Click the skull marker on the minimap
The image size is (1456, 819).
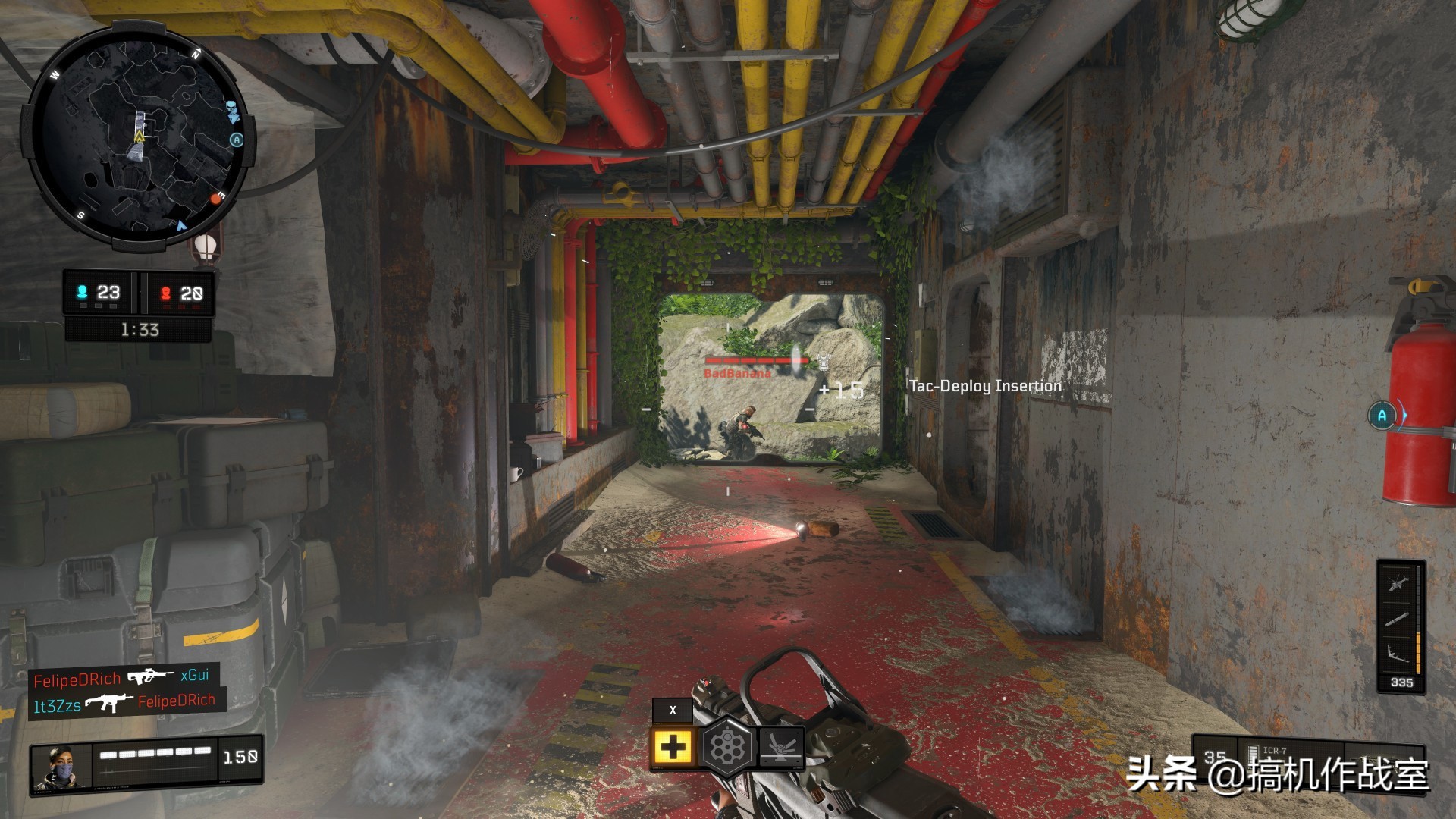coord(233,111)
